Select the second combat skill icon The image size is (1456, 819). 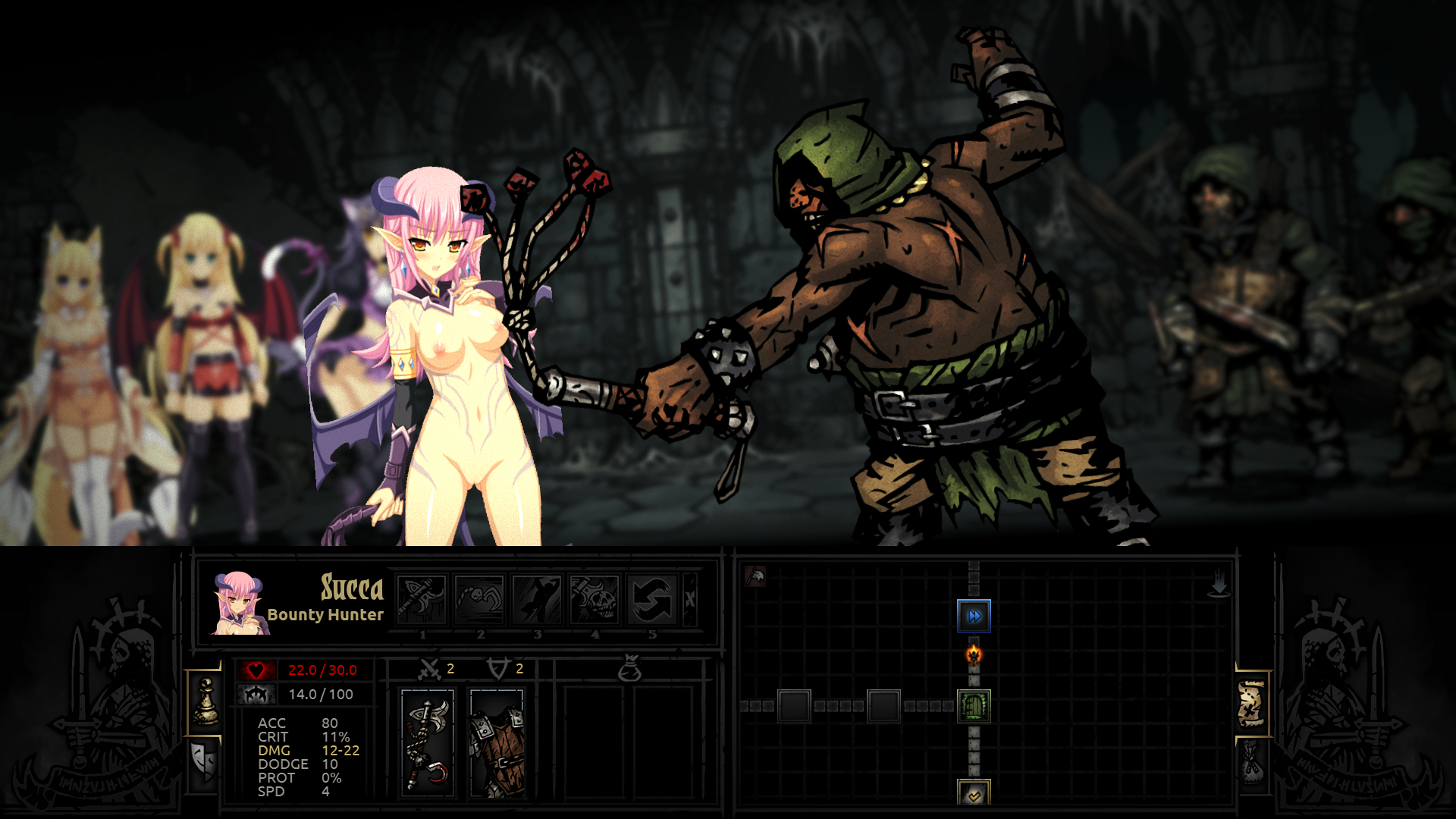click(480, 599)
